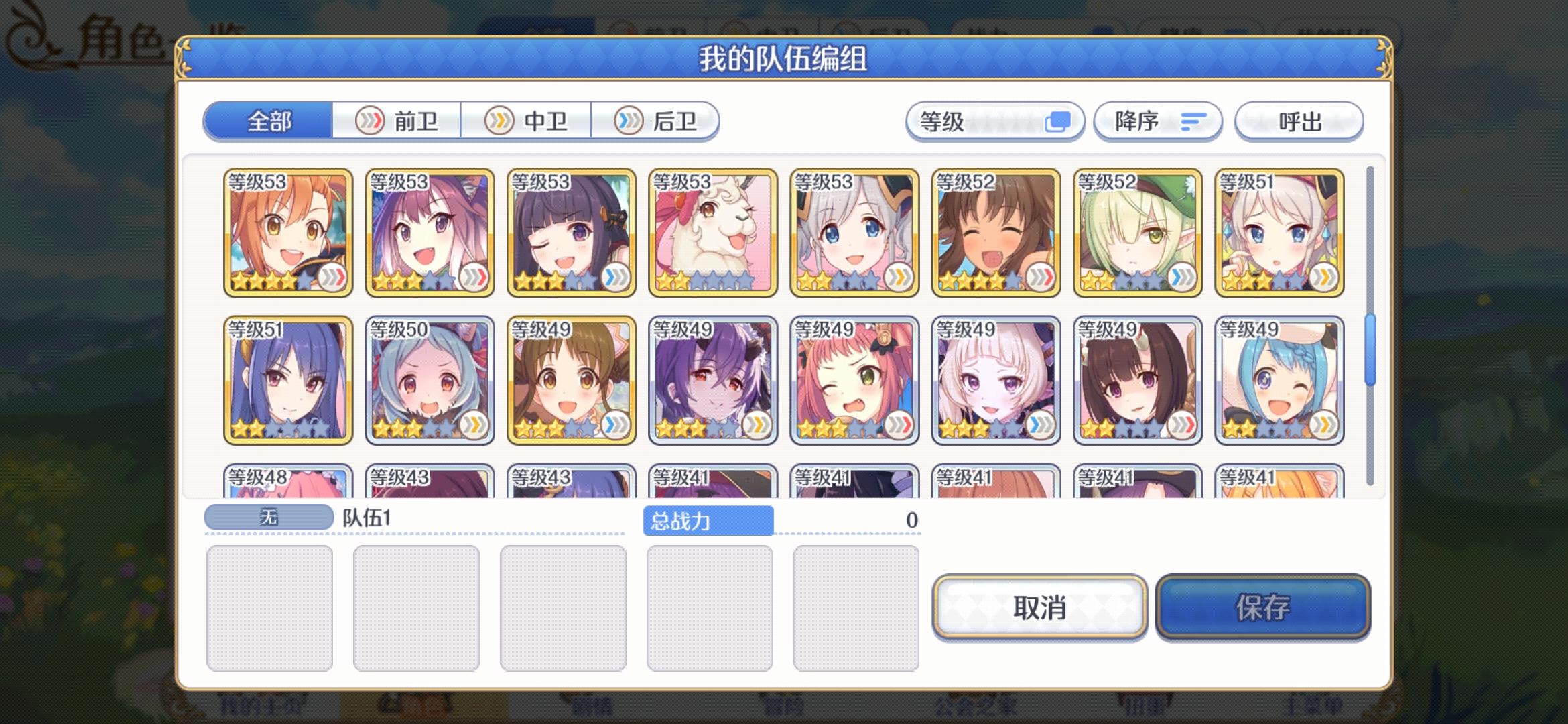This screenshot has width=1568, height=724.
Task: Open the 等级 sorting dropdown
Action: tap(972, 121)
